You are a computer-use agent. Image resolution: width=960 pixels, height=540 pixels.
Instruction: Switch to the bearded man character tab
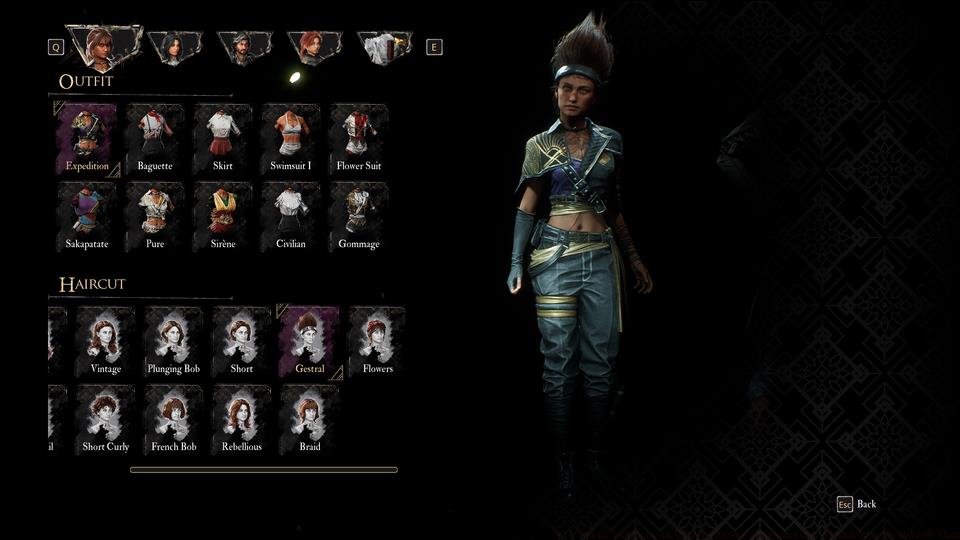pyautogui.click(x=244, y=46)
